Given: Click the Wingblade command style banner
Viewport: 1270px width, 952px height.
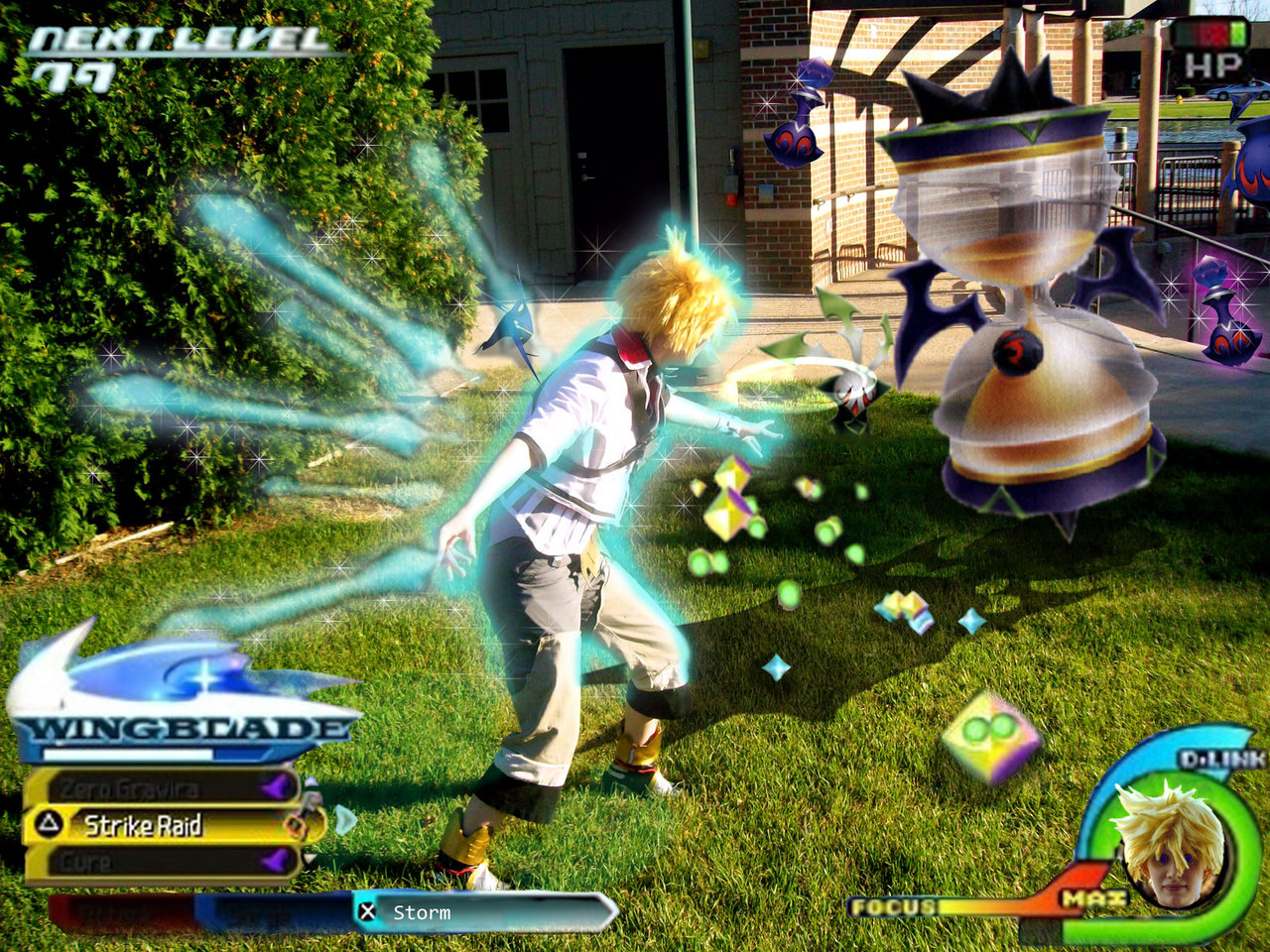Looking at the screenshot, I should (184, 729).
